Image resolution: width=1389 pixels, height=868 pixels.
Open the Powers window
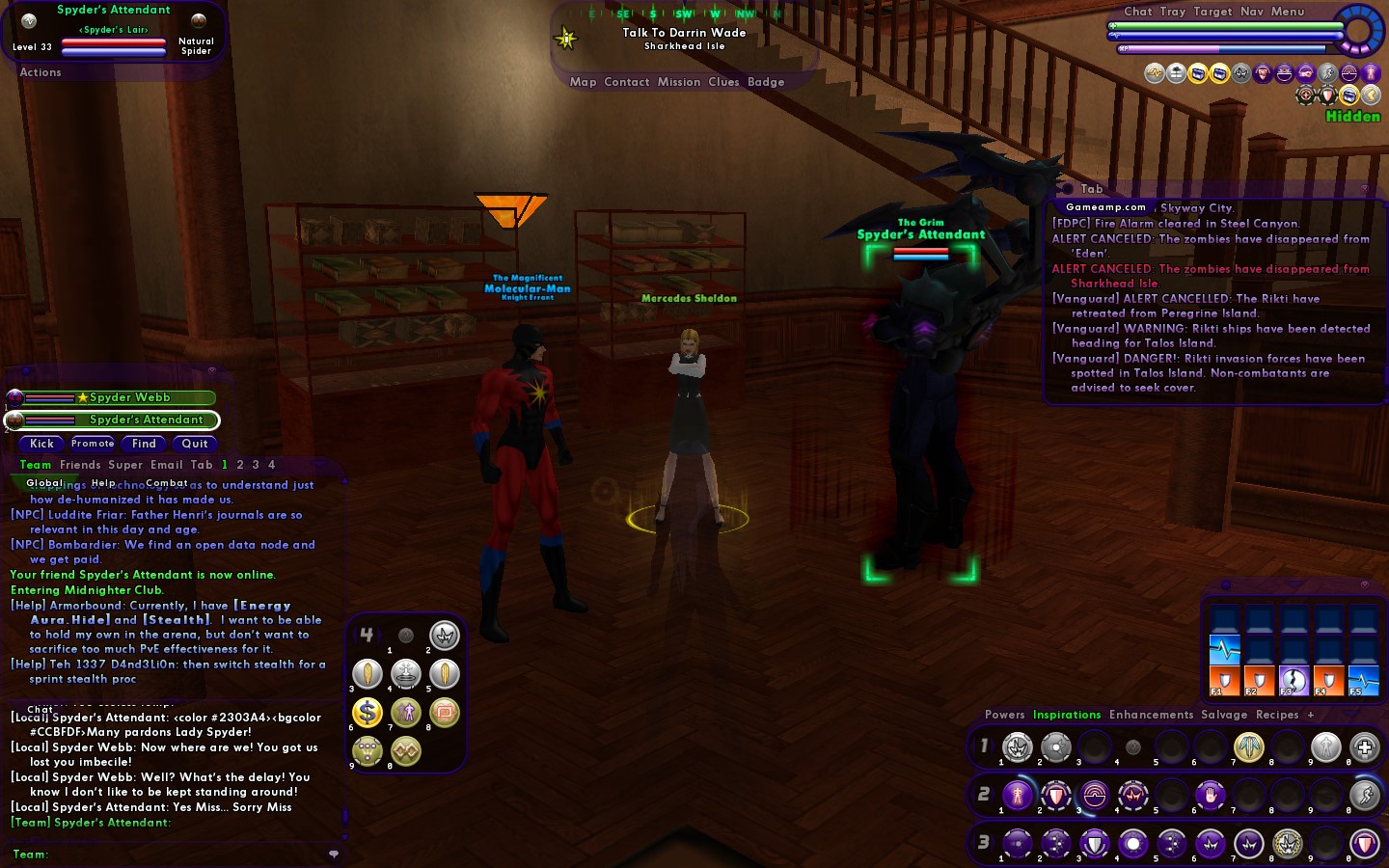pyautogui.click(x=1004, y=715)
